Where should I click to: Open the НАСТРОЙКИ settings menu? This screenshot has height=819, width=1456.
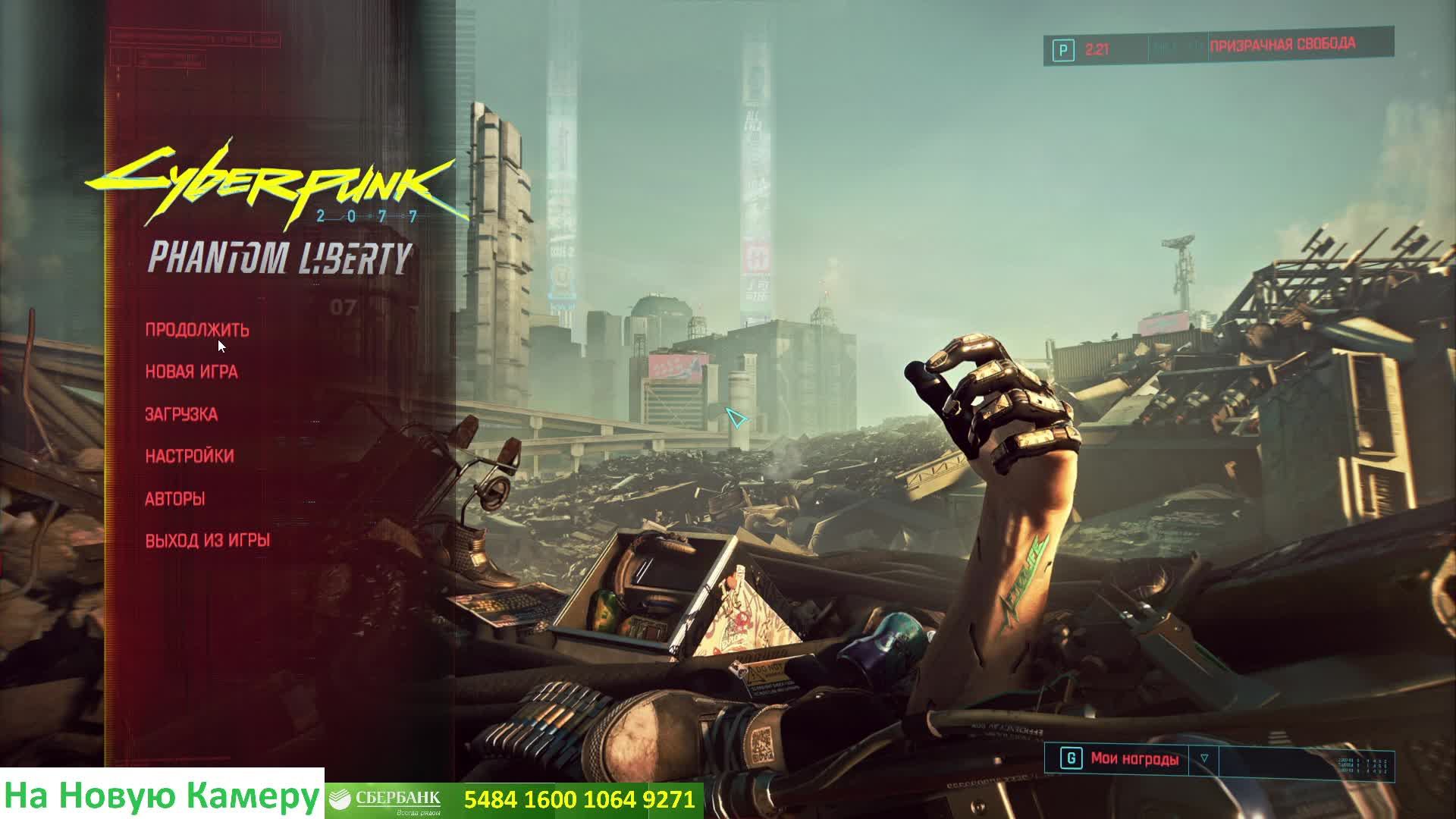(190, 456)
